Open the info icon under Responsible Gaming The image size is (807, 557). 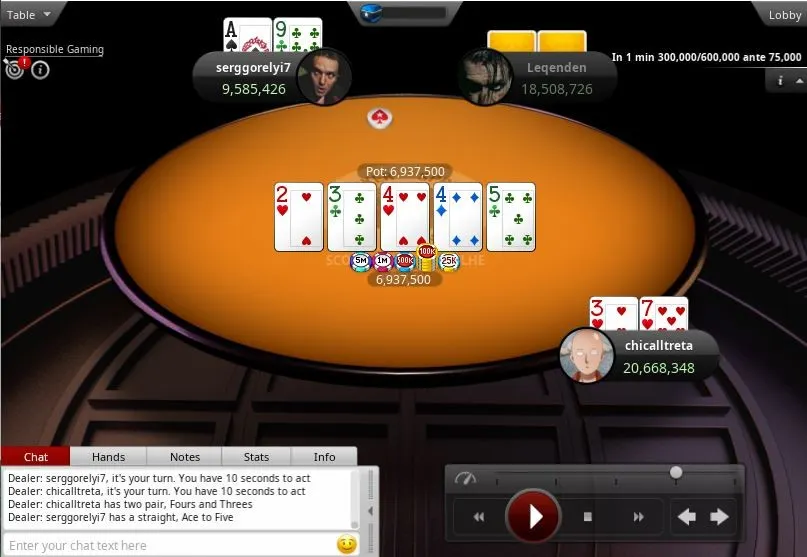(41, 70)
